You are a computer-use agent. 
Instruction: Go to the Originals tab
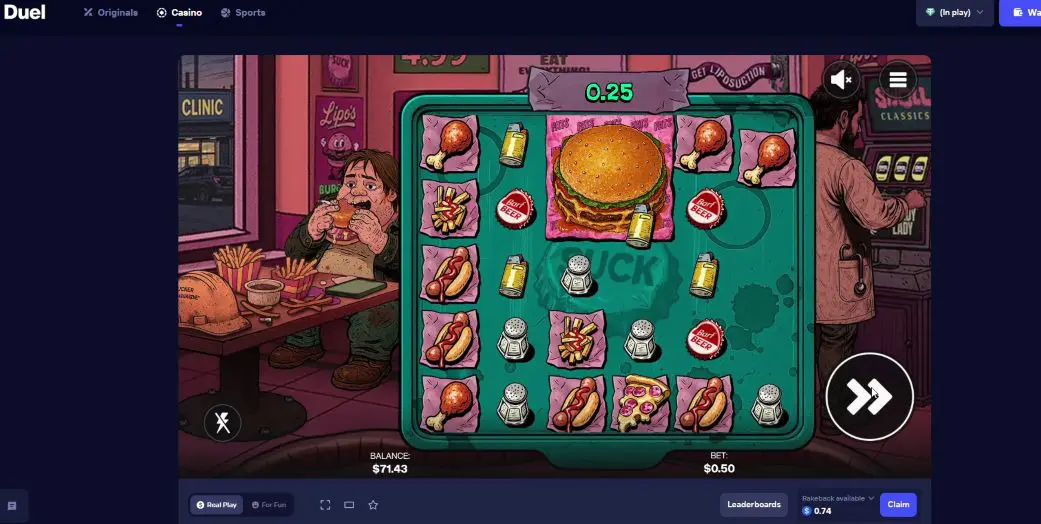111,13
